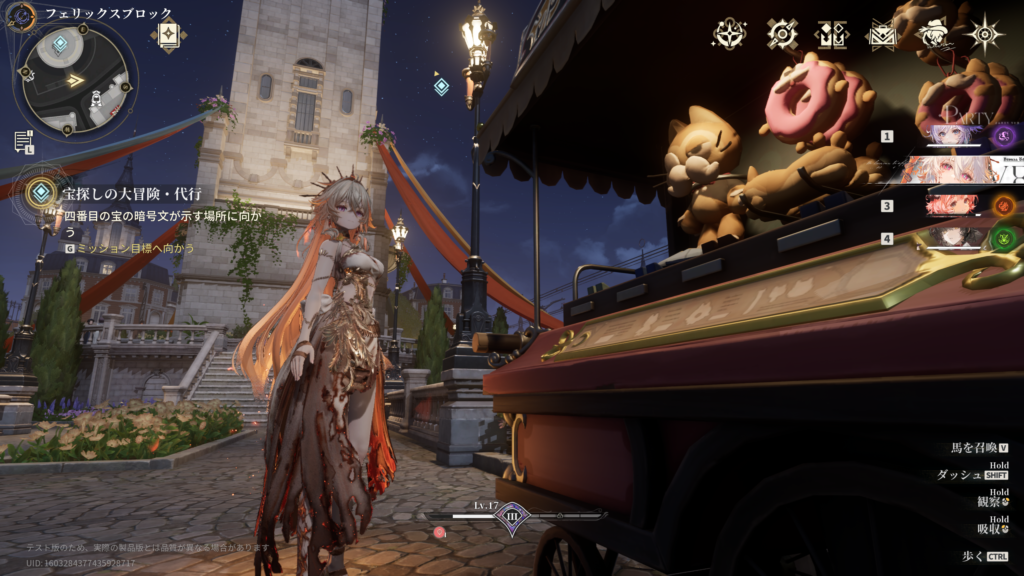The image size is (1024, 576).
Task: Open the twin-pillar emblem menu icon
Action: (832, 34)
